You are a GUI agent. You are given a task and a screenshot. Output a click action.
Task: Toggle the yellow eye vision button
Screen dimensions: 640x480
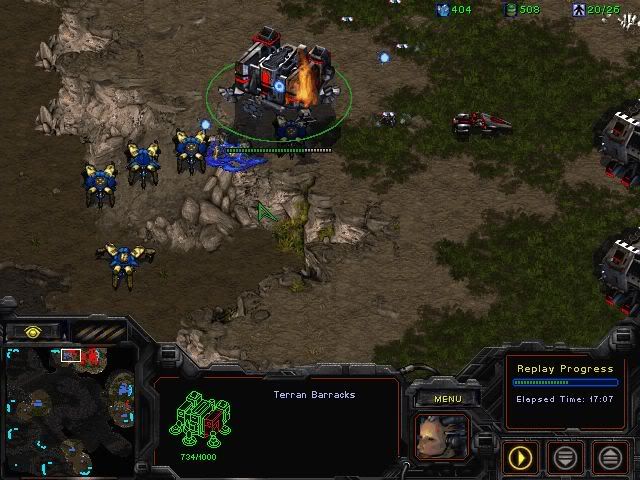[x=34, y=331]
